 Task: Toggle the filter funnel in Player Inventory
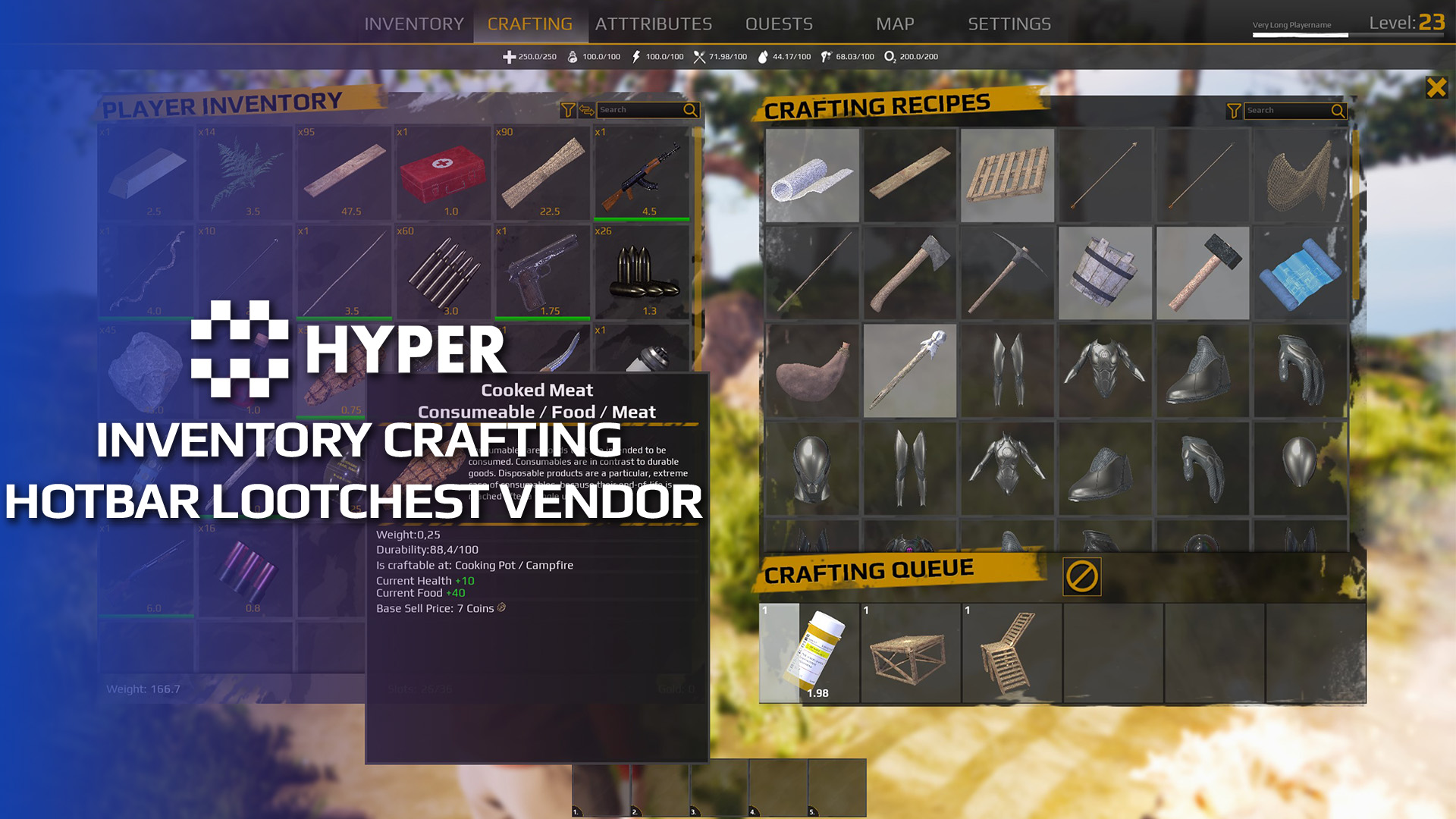(x=567, y=110)
